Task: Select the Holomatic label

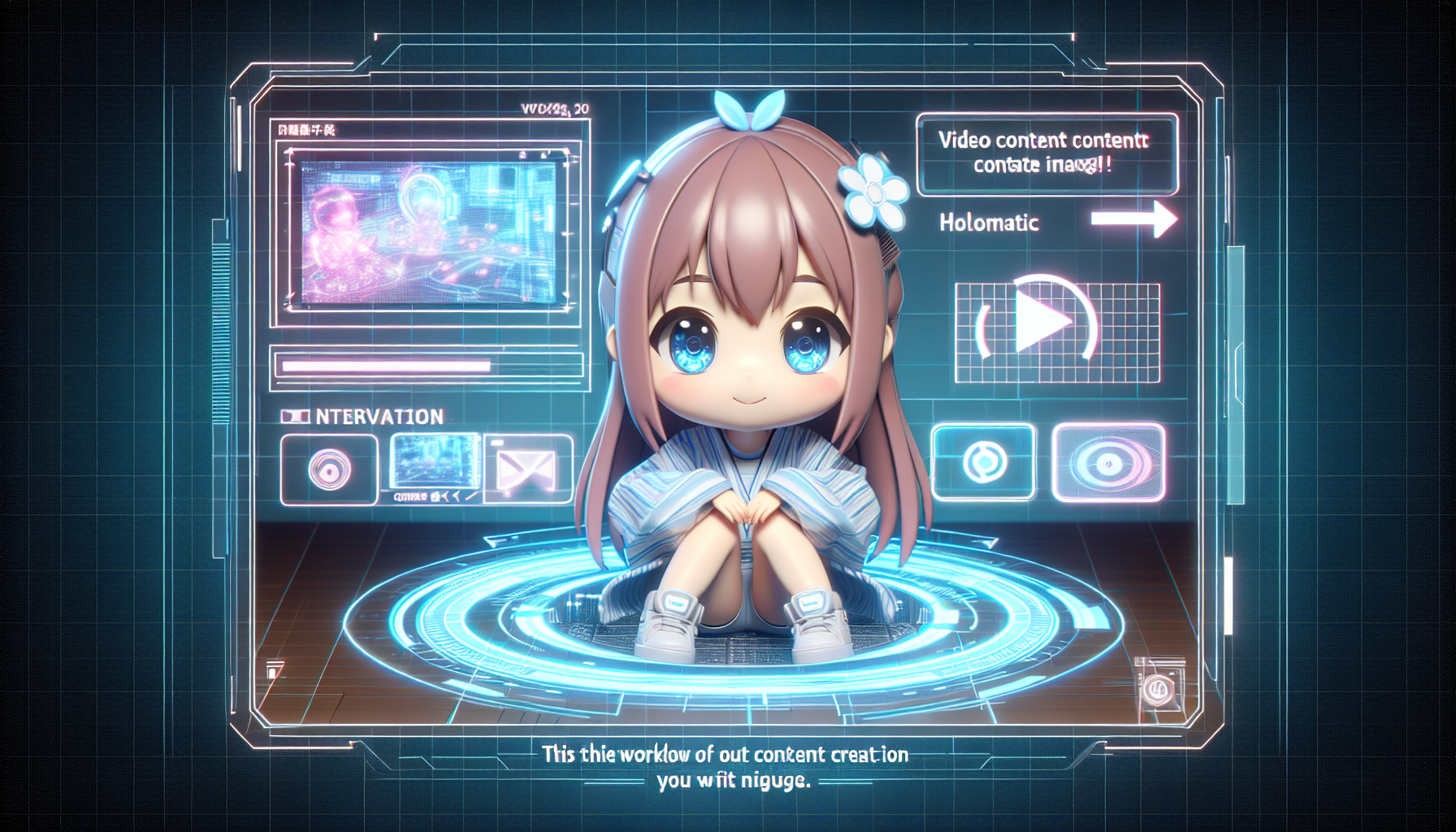Action: [x=989, y=223]
